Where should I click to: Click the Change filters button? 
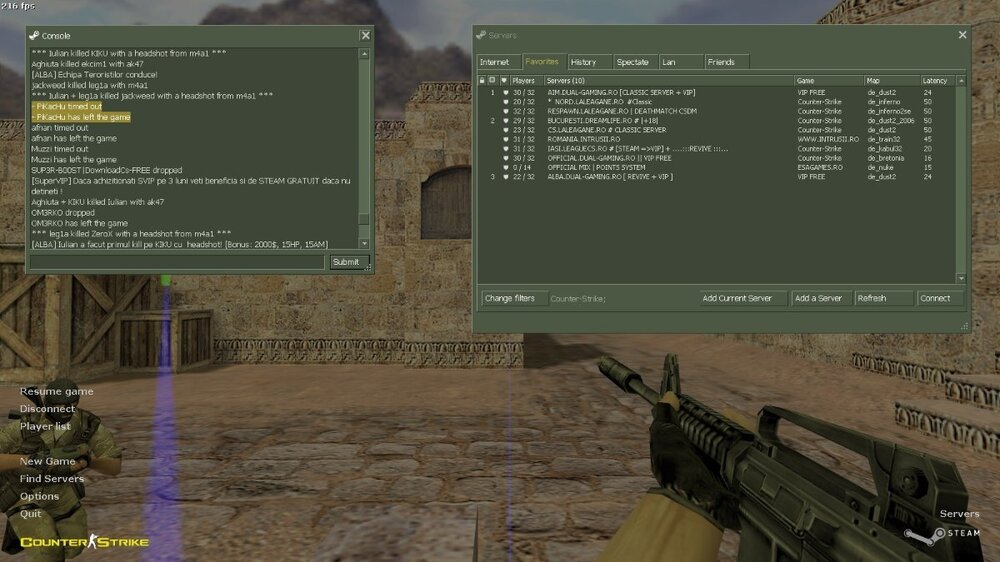510,298
